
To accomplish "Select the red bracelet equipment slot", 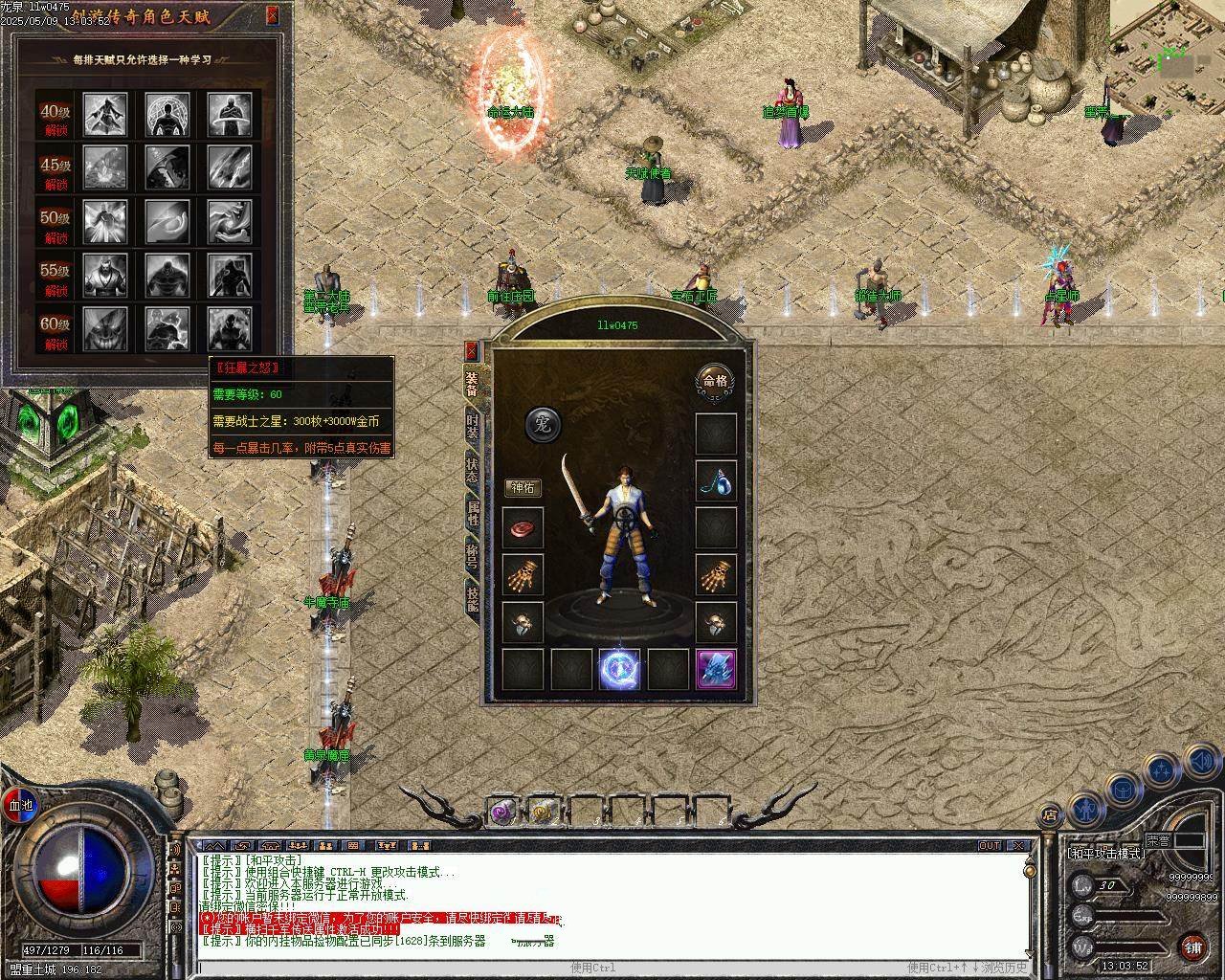I will [523, 528].
